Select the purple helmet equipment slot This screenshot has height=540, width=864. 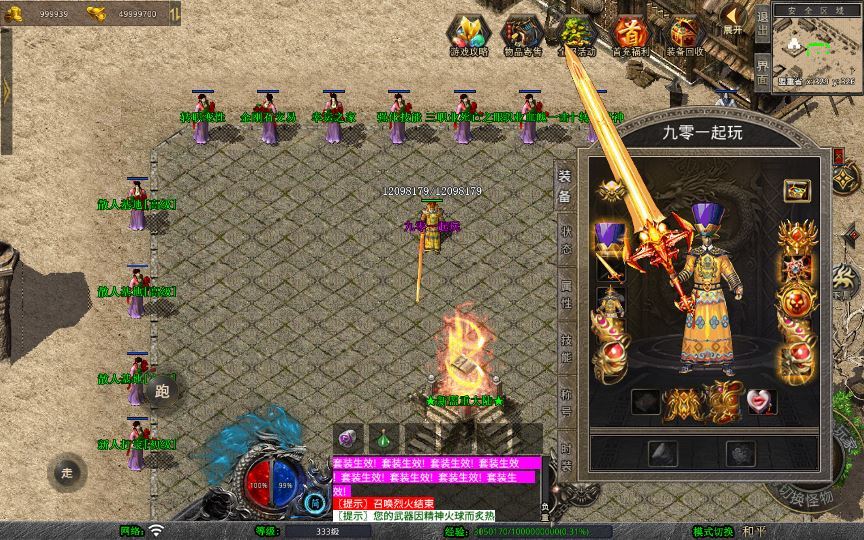609,238
